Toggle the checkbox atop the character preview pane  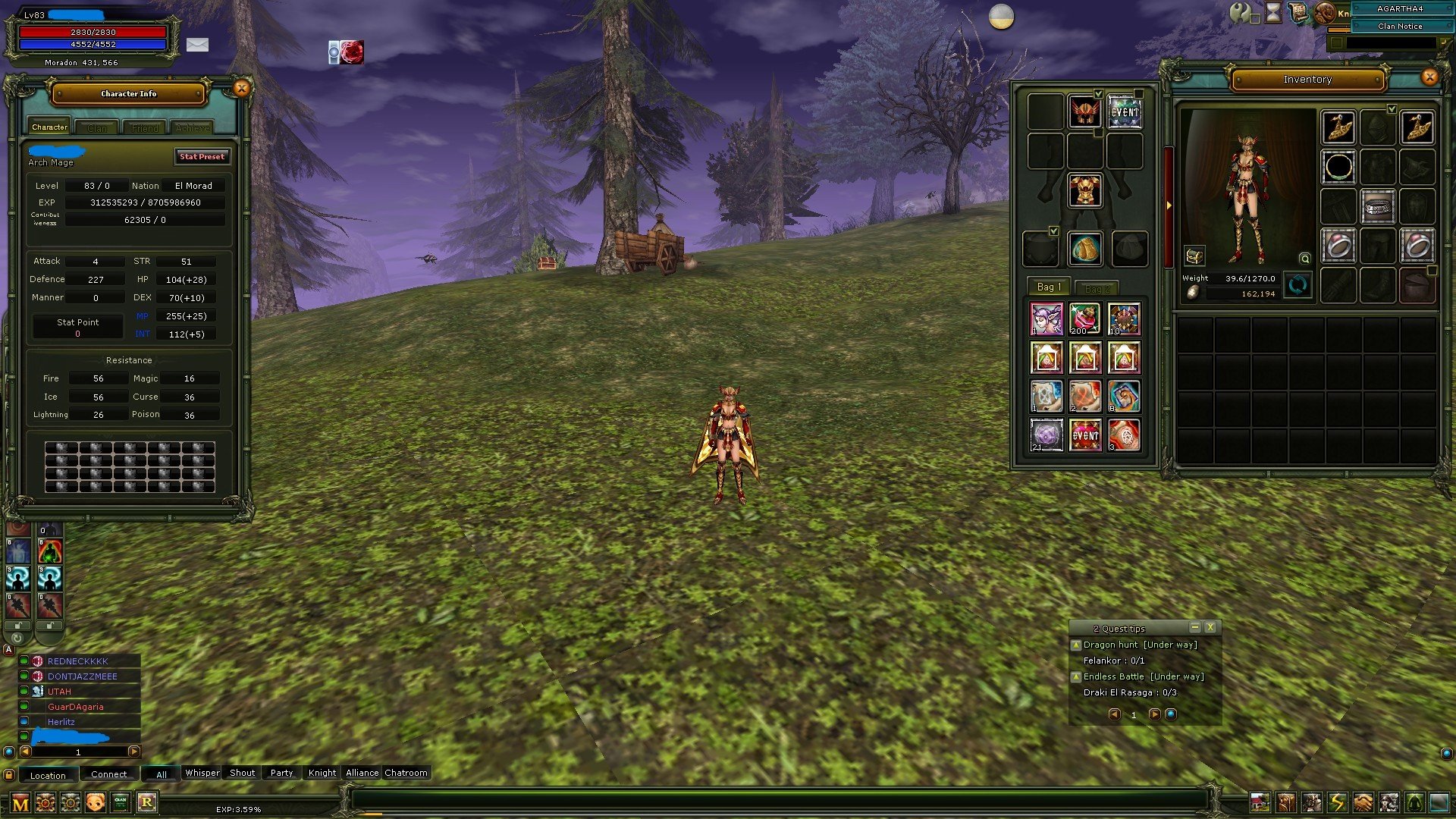tap(1392, 108)
